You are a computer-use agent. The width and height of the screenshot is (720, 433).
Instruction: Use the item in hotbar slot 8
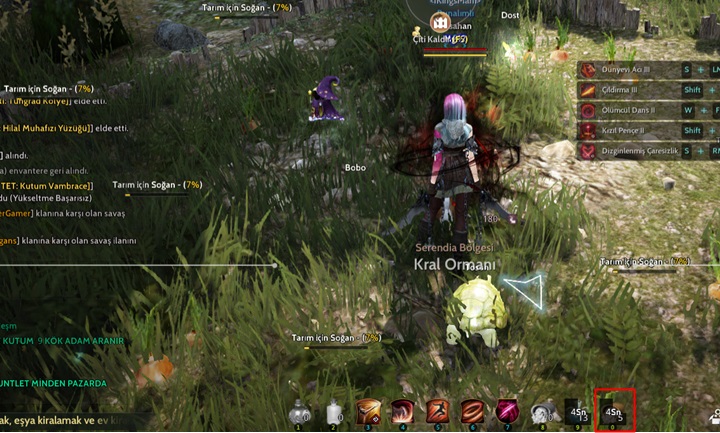[x=542, y=411]
